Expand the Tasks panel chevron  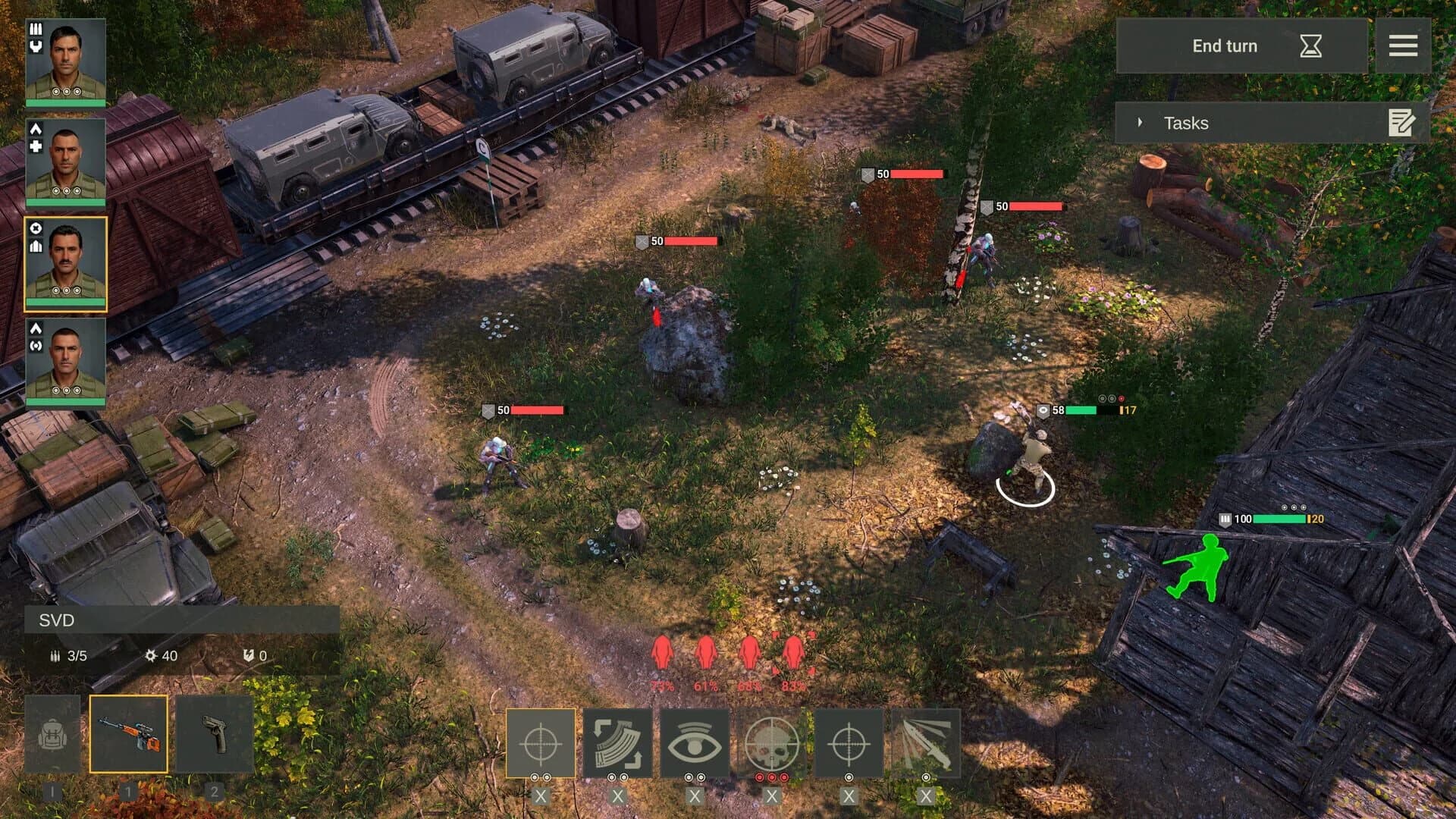click(x=1139, y=122)
